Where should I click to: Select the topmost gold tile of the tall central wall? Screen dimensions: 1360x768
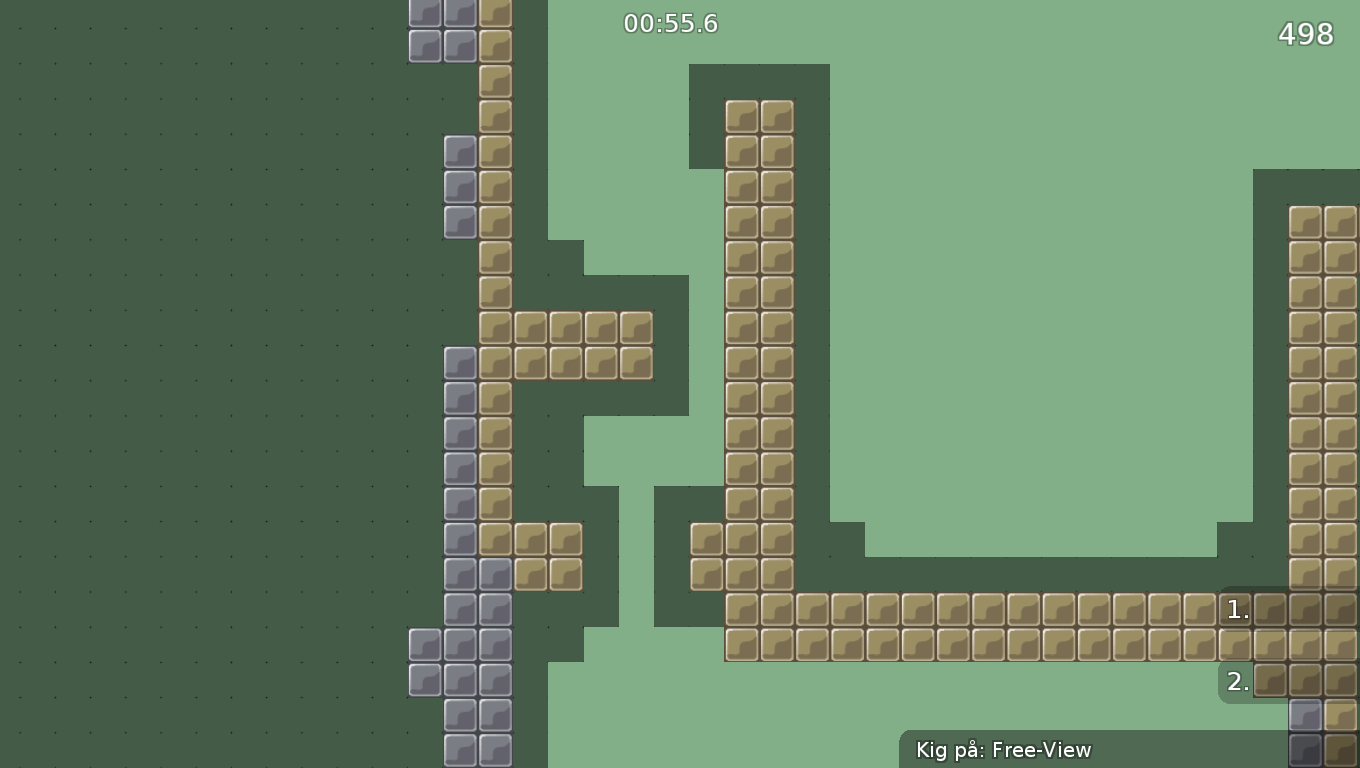click(x=742, y=115)
